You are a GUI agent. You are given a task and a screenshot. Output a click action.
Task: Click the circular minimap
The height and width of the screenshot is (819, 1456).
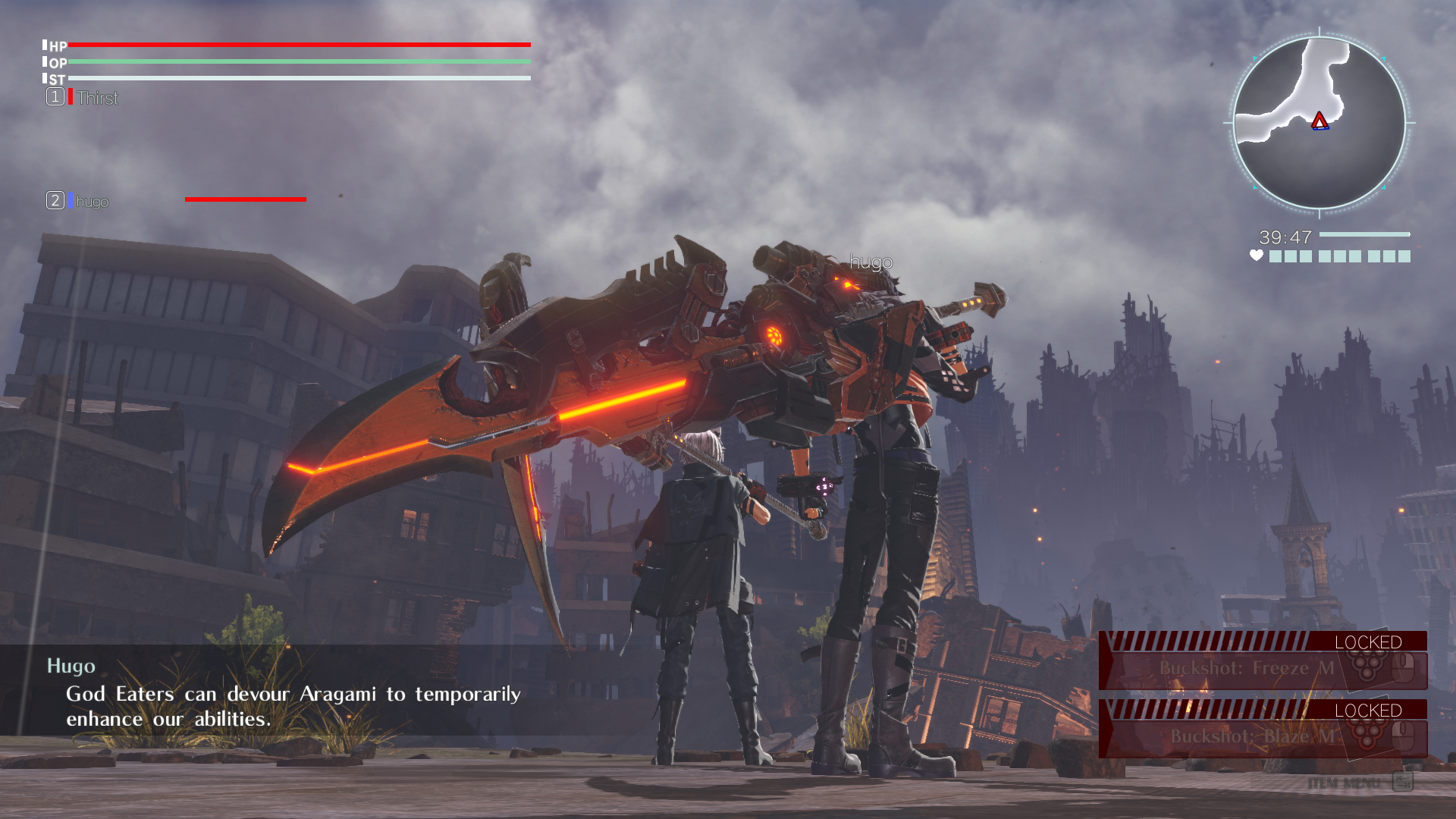click(1319, 122)
